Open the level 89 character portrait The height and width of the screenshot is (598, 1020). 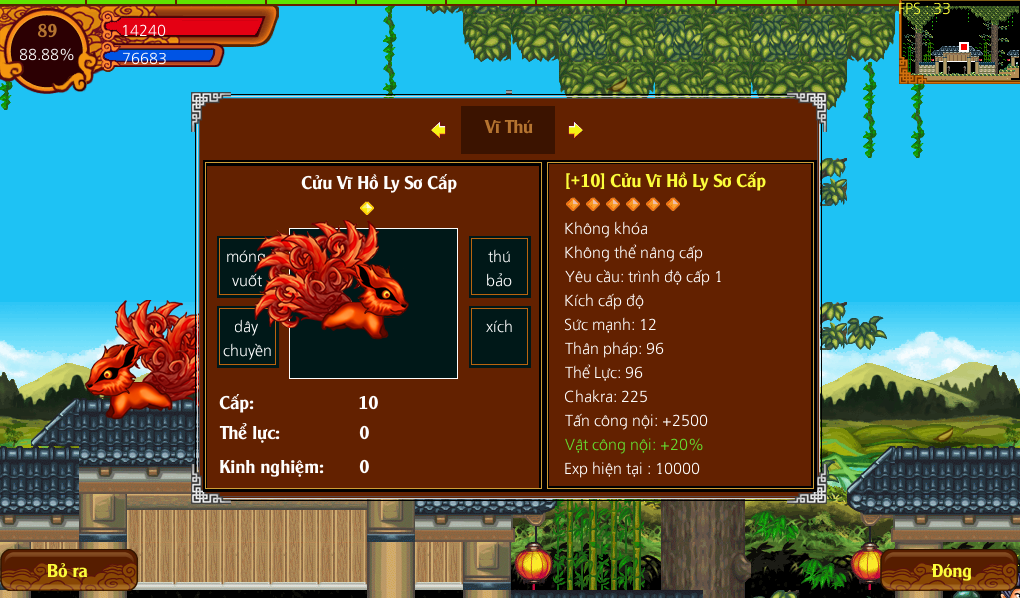pyautogui.click(x=47, y=45)
